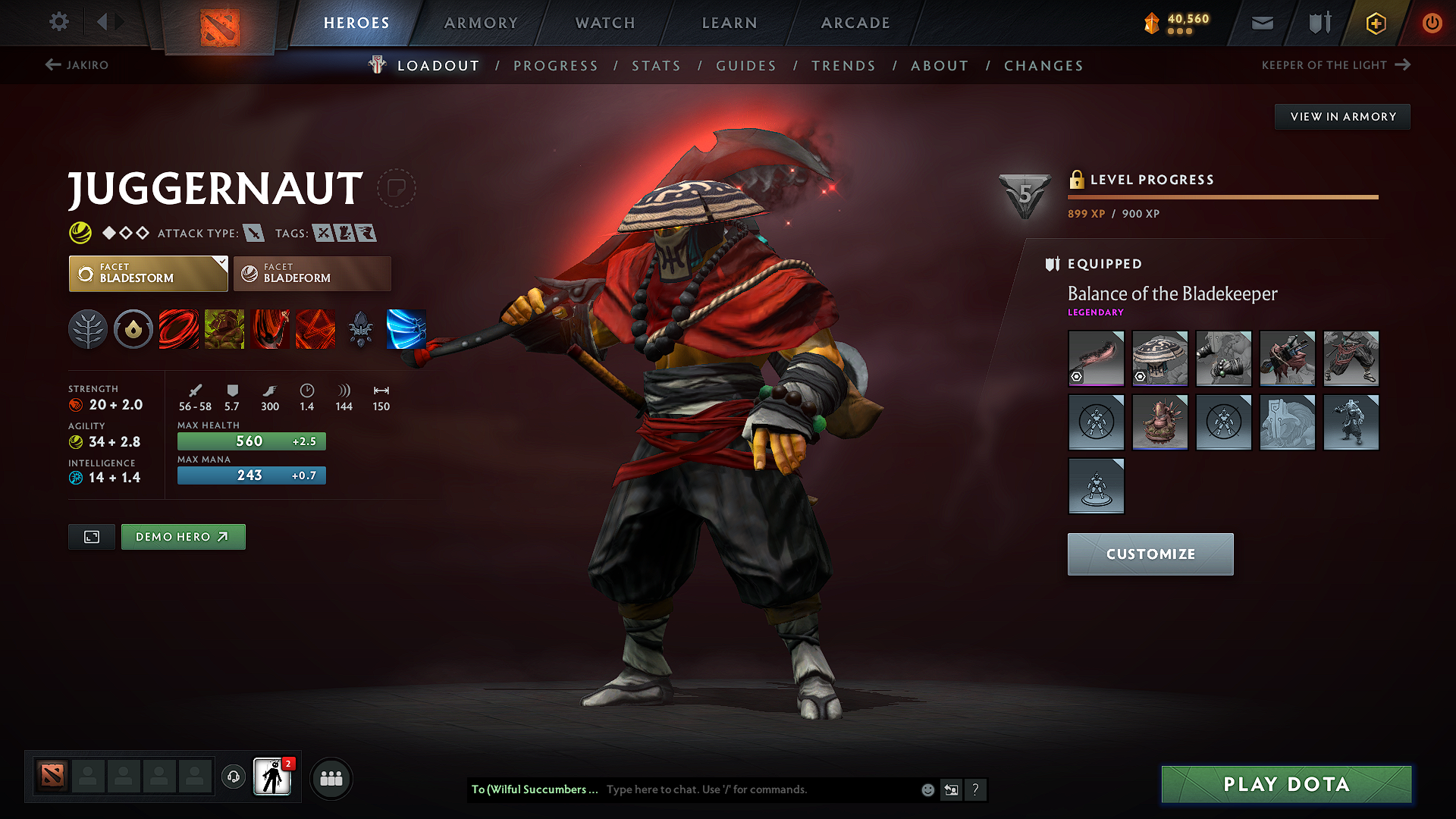Click the headset voice chat icon
The height and width of the screenshot is (819, 1456).
click(233, 777)
